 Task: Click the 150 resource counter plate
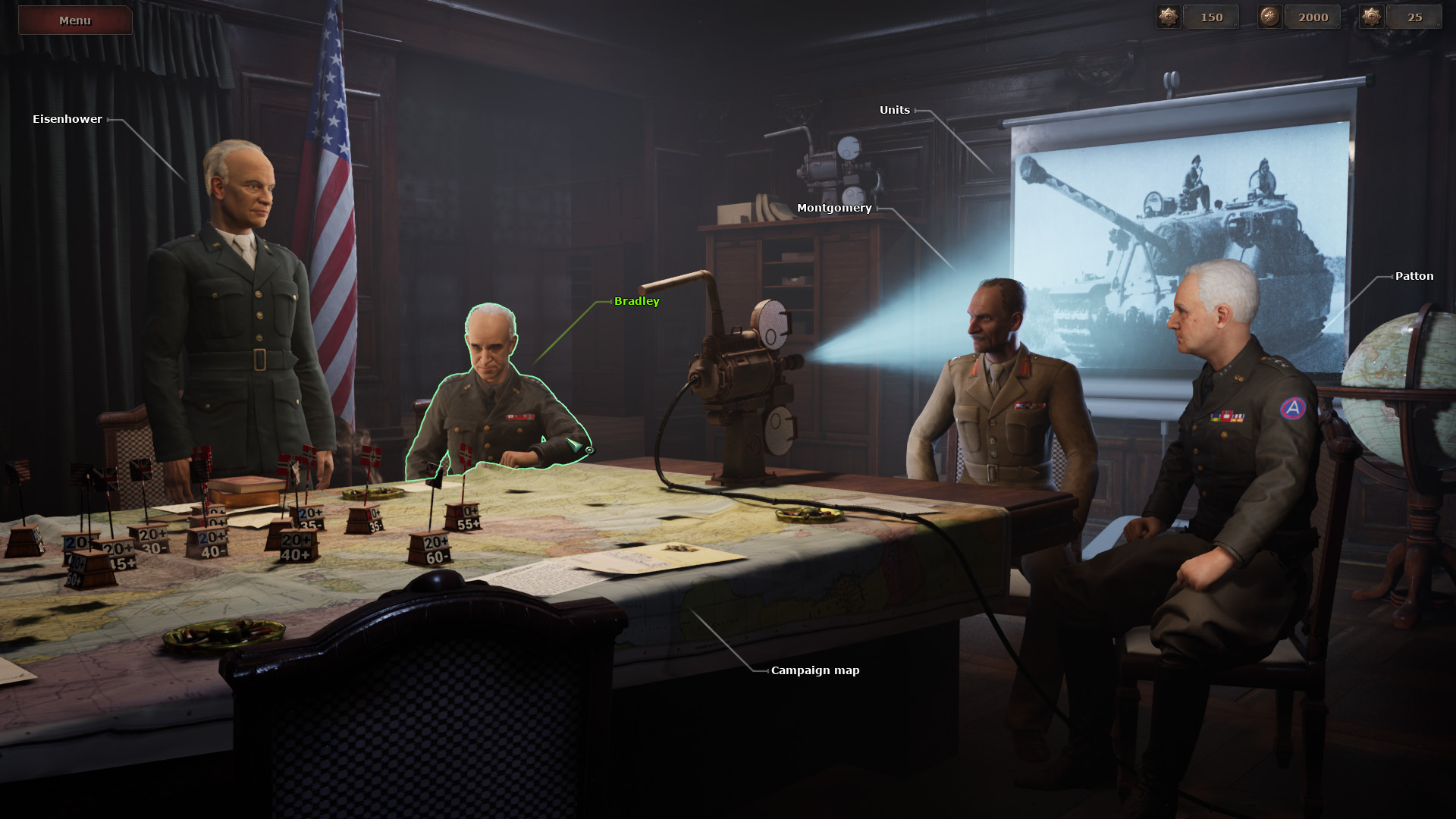pyautogui.click(x=1212, y=17)
